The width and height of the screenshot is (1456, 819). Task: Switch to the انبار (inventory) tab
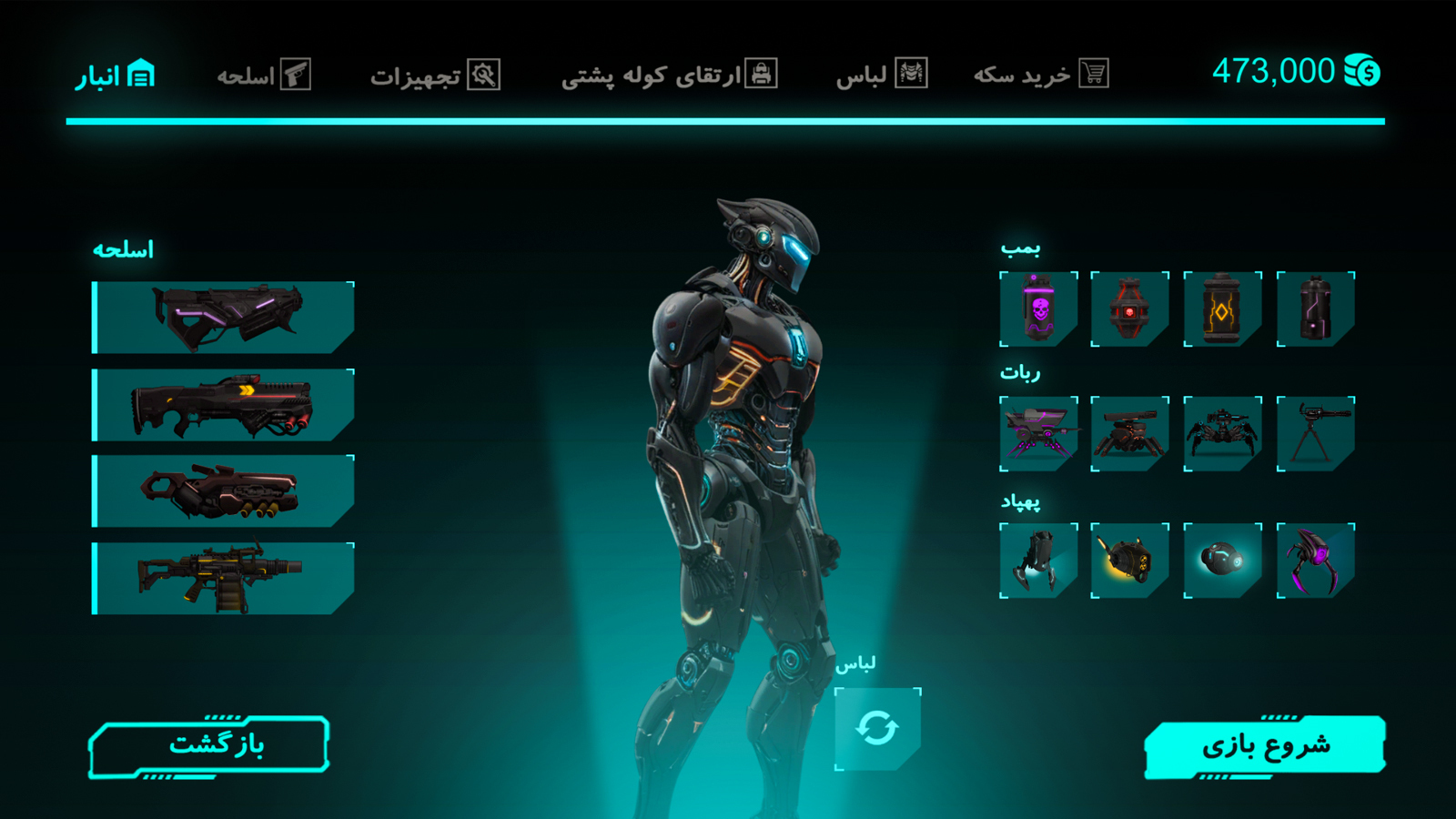coord(116,75)
